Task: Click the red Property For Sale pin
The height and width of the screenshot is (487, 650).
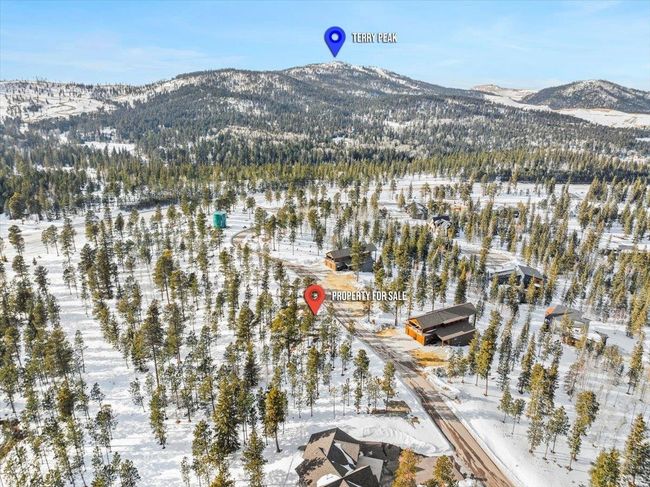Action: pos(315,297)
